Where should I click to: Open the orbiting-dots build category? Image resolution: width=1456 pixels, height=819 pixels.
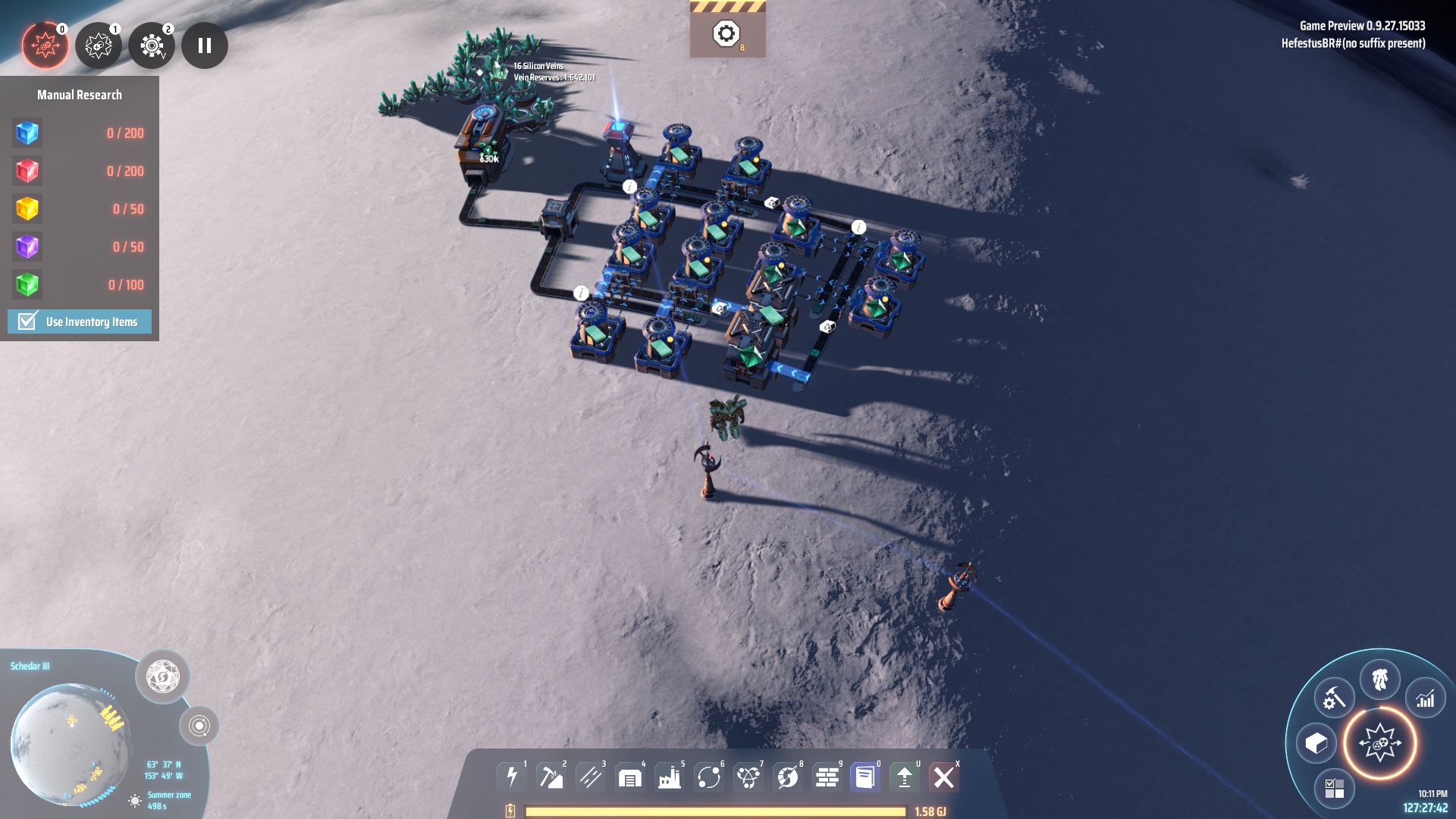(x=709, y=777)
